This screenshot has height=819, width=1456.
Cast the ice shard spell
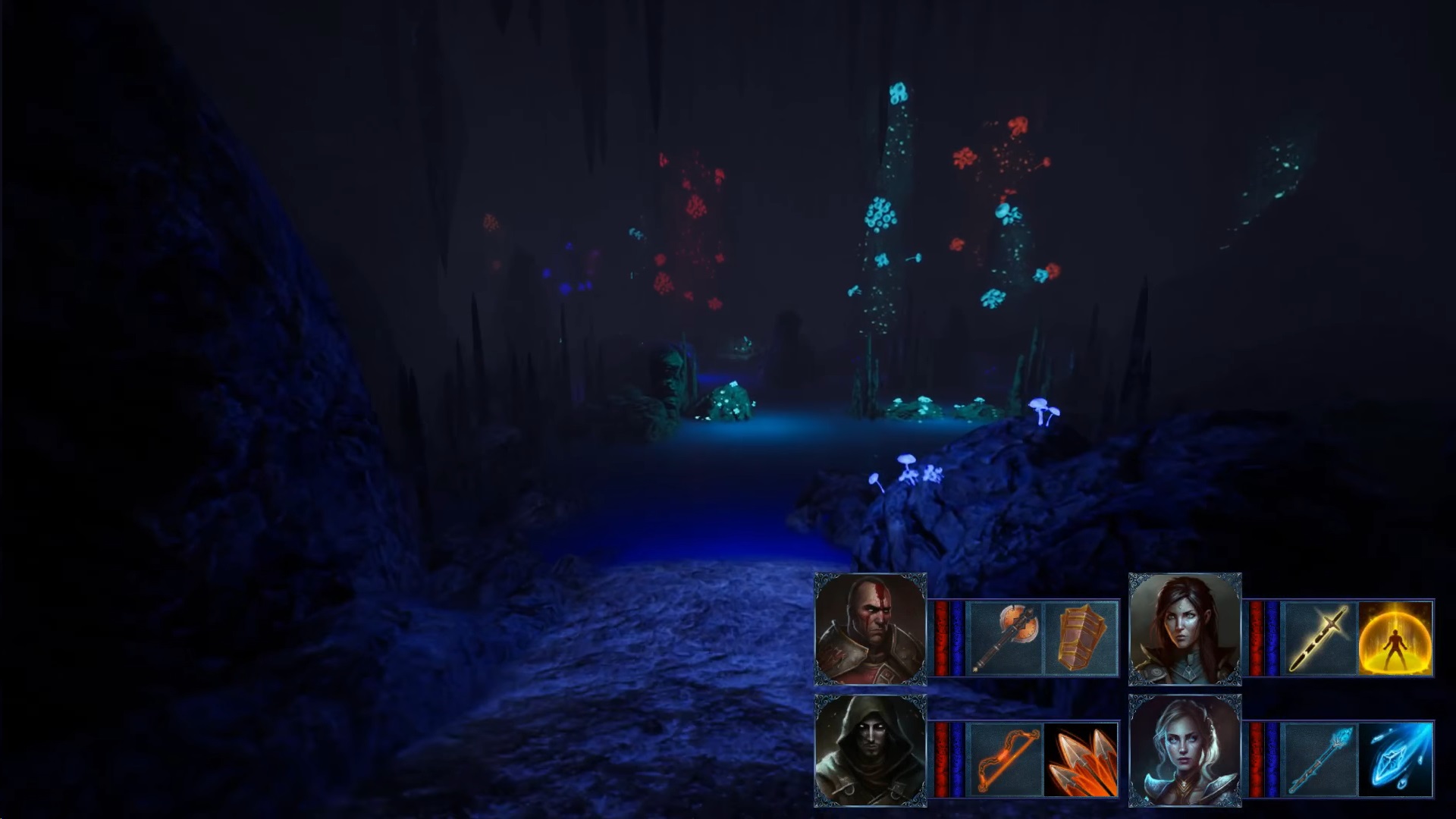pyautogui.click(x=1395, y=759)
